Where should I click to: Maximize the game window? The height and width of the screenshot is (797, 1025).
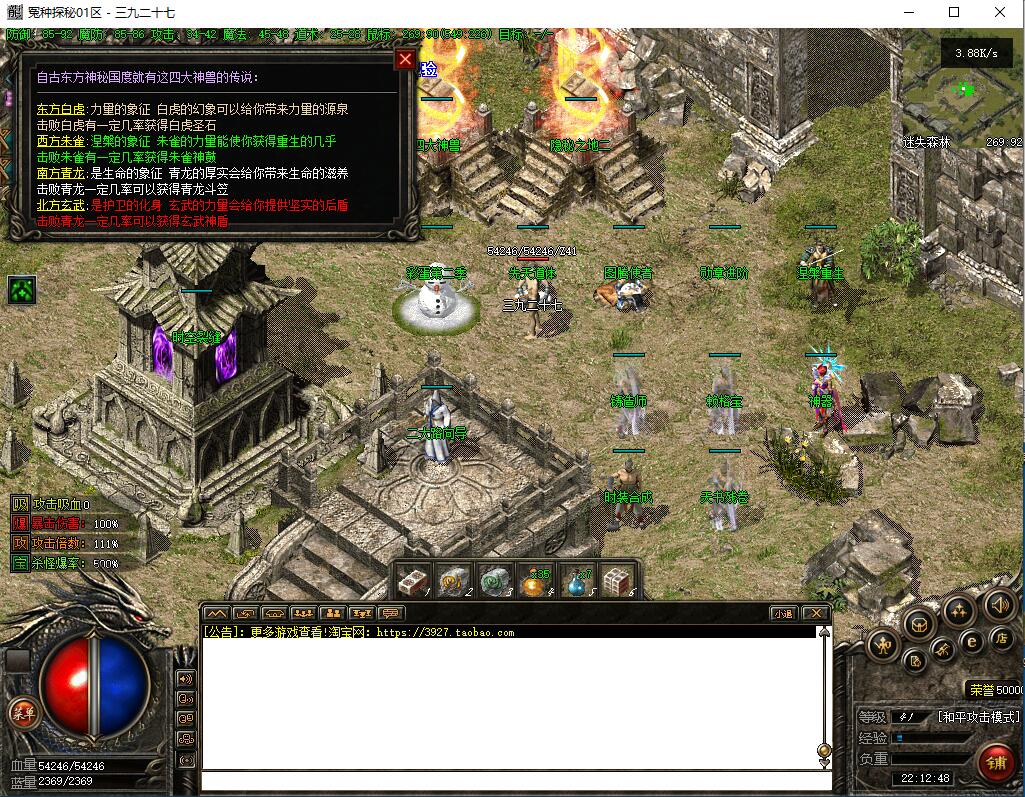click(954, 13)
